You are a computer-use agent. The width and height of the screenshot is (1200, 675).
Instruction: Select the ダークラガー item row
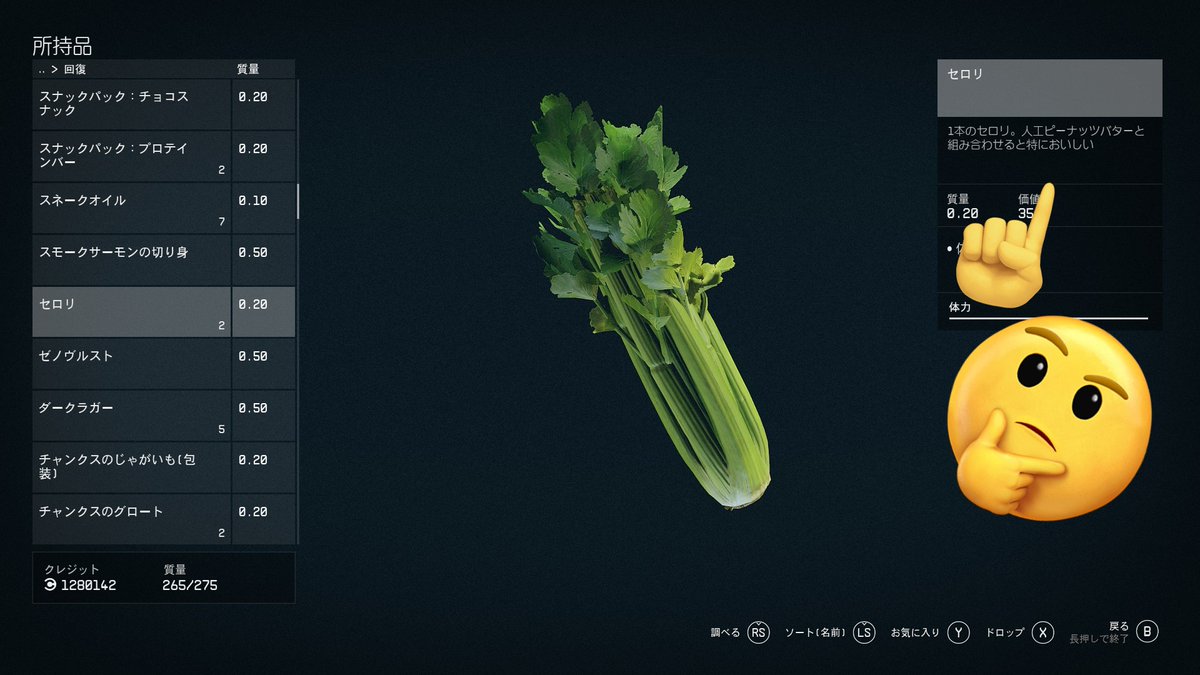pos(132,416)
